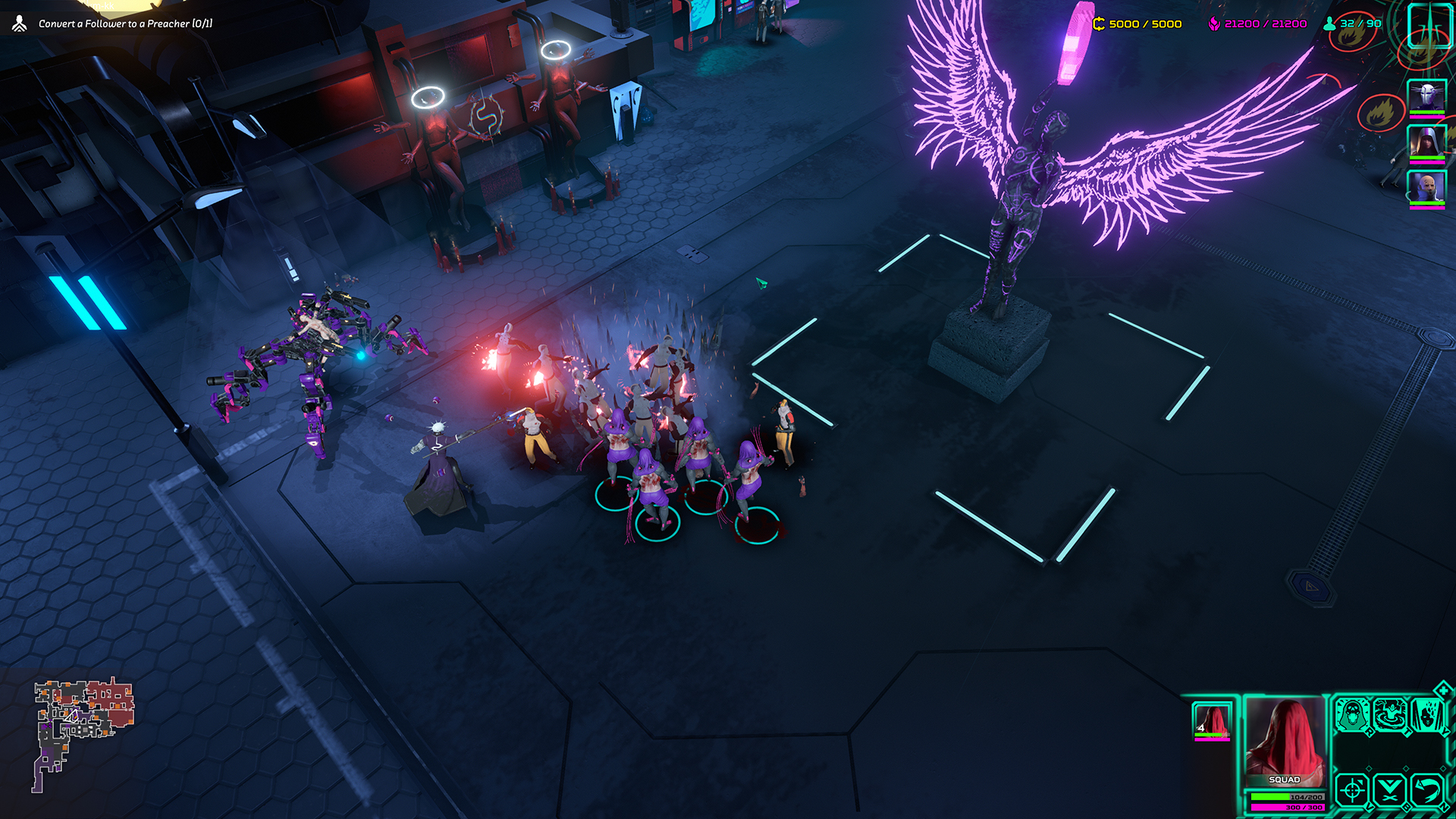Viewport: 1456px width, 819px height.
Task: Select the crosshair attack command
Action: coord(1351,790)
